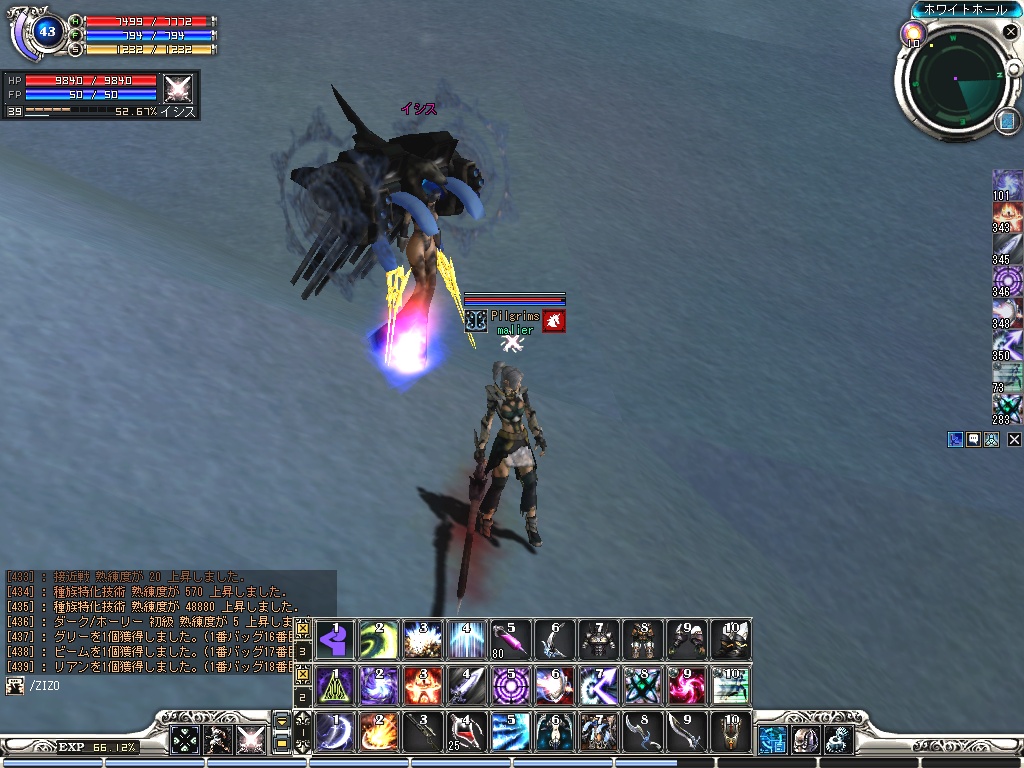Image resolution: width=1024 pixels, height=768 pixels.
Task: Close the chat toolbar with the X
Action: pos(1014,439)
